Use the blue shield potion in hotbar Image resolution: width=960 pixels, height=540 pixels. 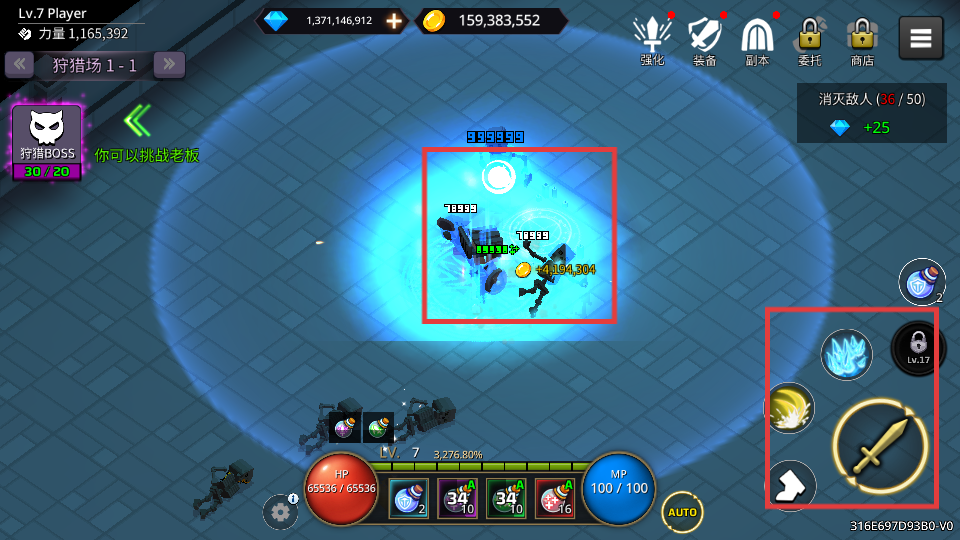[408, 498]
